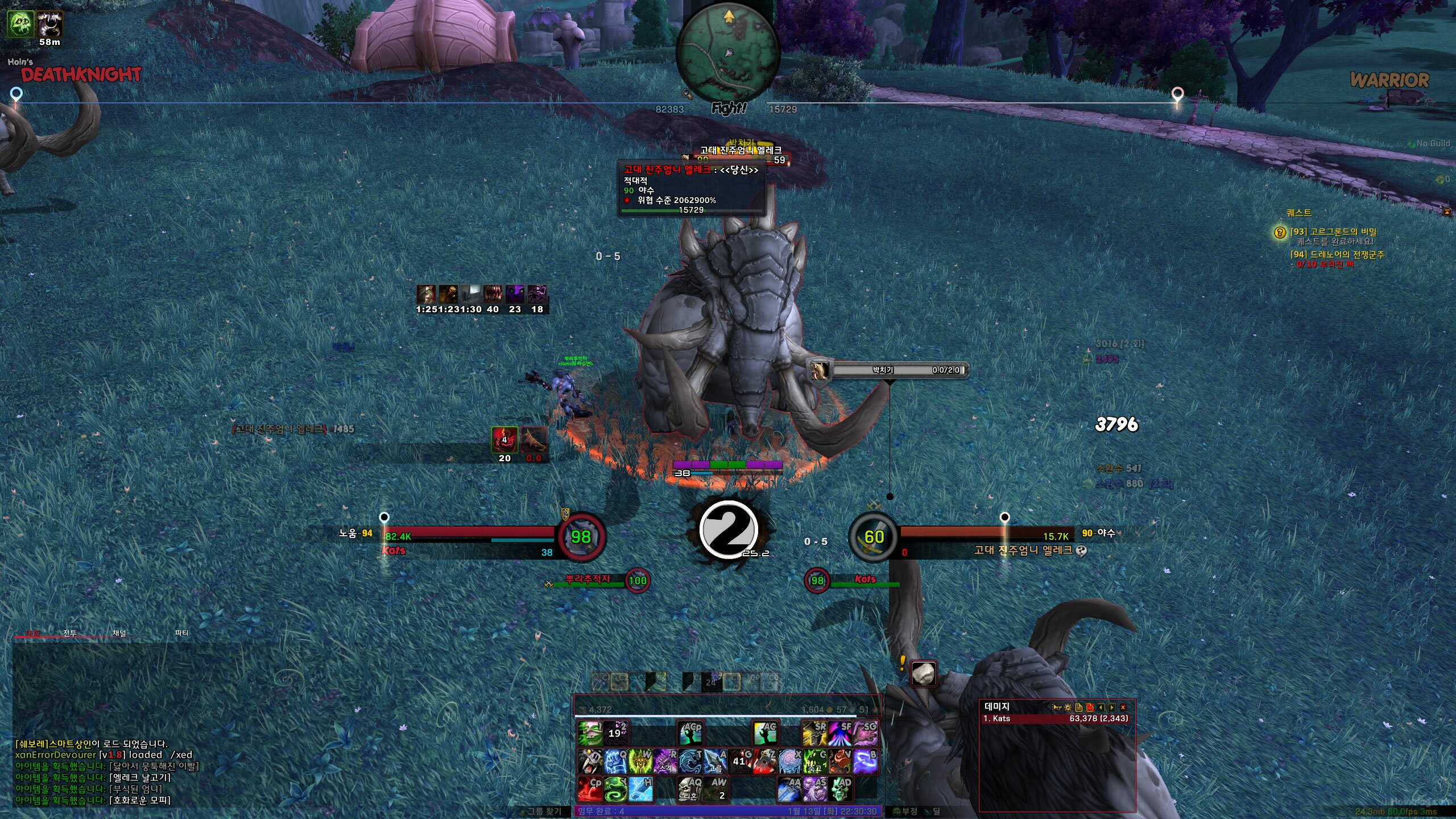Collapse the quest tracker with the arrow button
Viewport: 1456px width, 819px height.
click(1446, 212)
